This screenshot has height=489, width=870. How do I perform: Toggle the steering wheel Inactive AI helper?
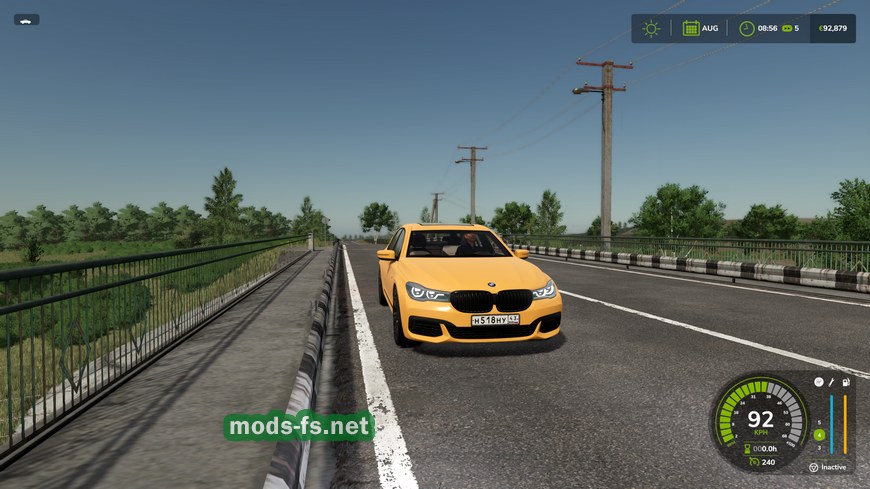(813, 467)
